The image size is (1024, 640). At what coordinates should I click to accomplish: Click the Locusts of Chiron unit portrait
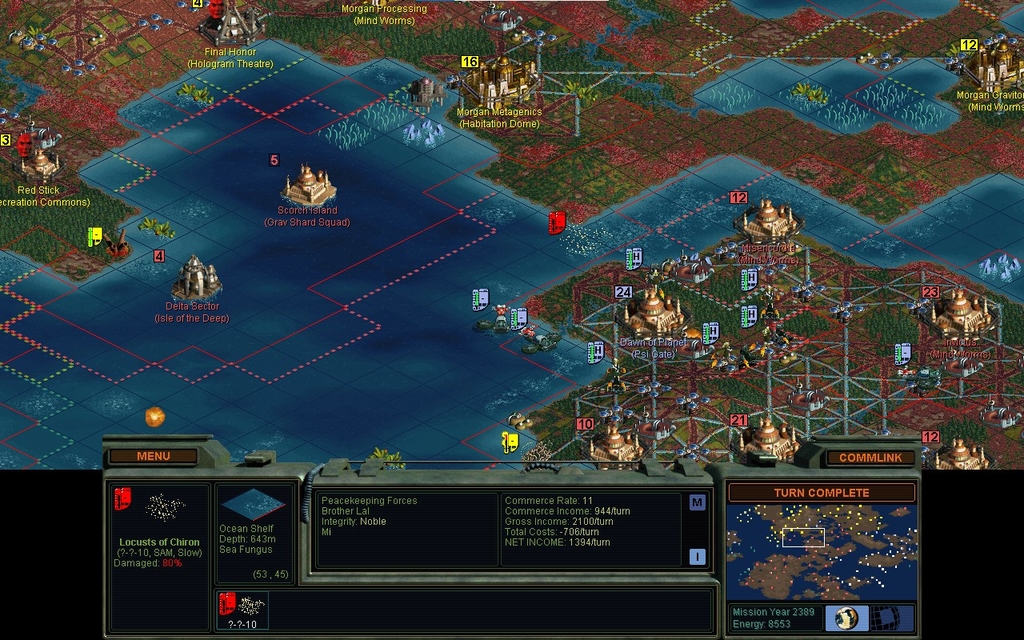click(x=158, y=509)
